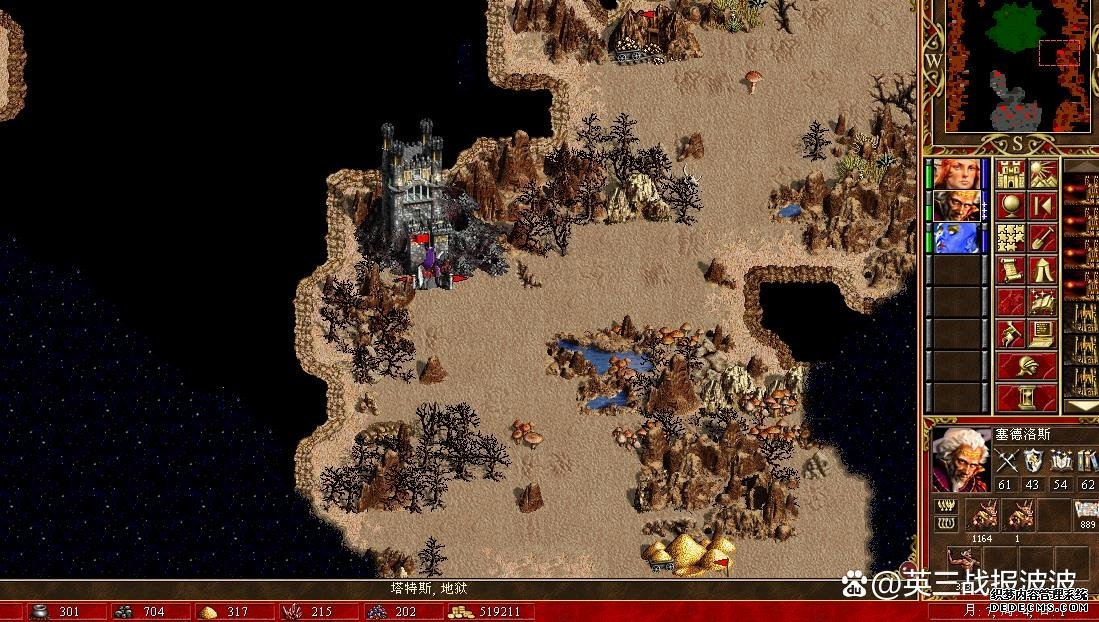Open the quest log globe button

[1011, 206]
